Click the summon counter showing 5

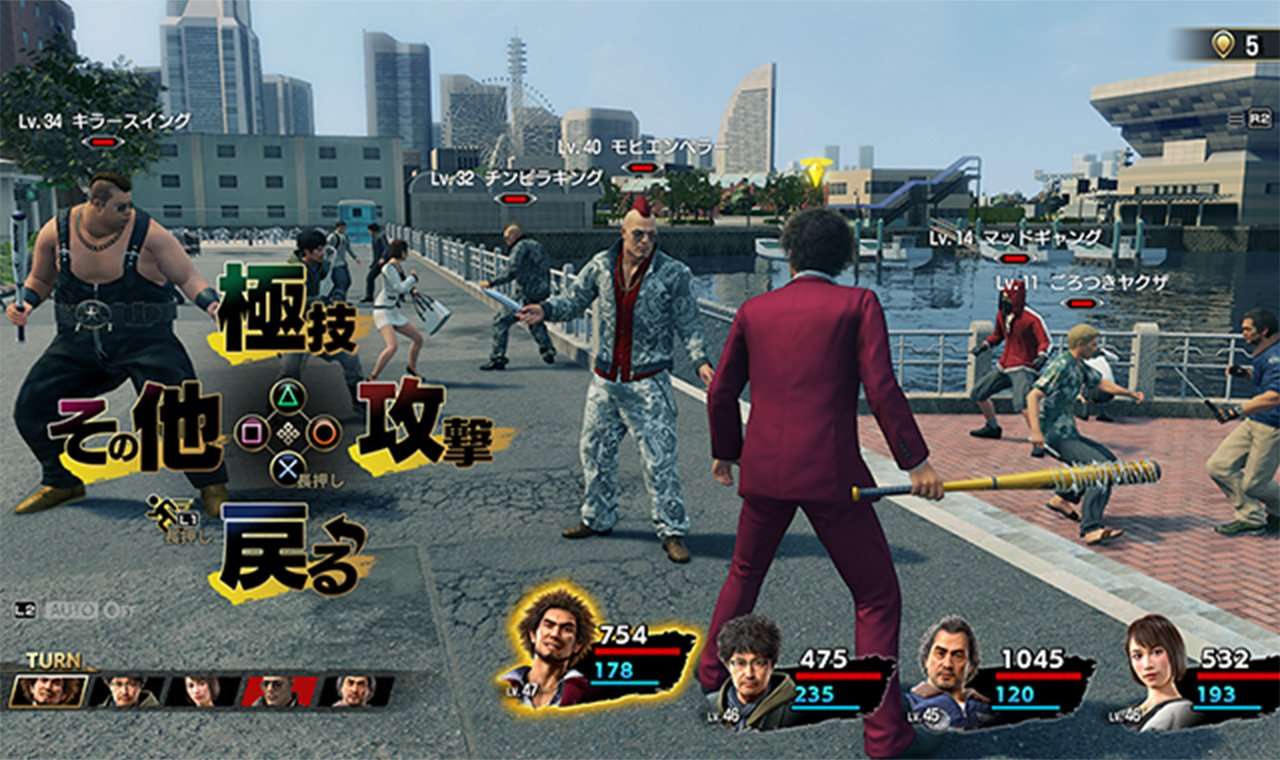[1250, 45]
